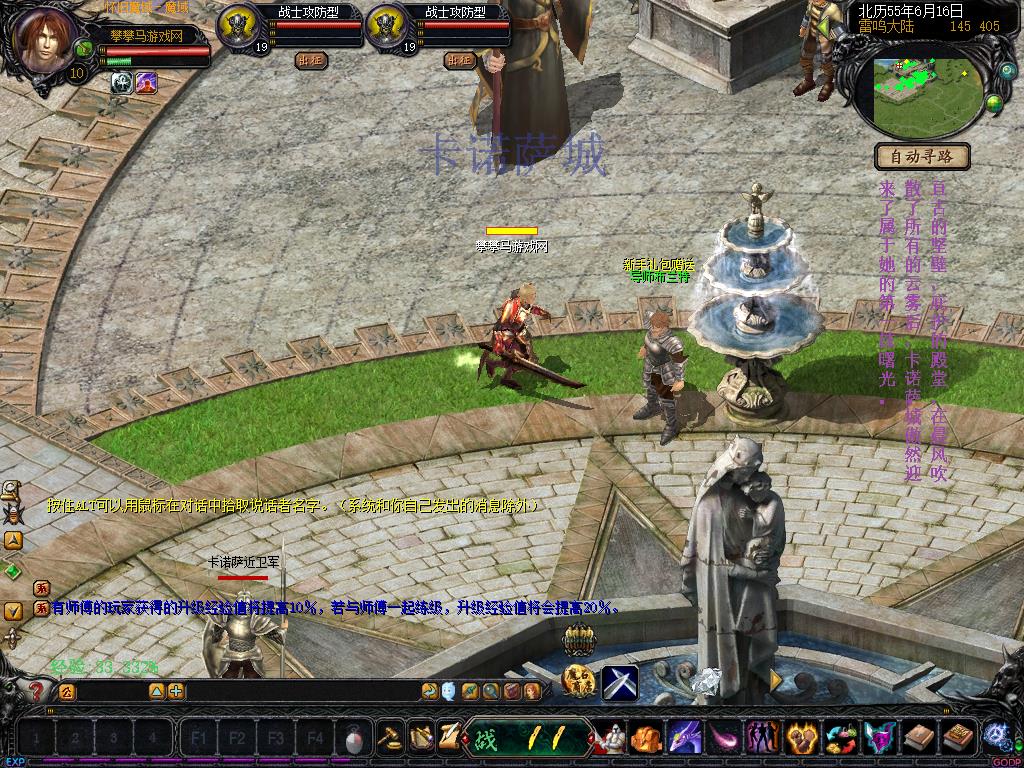Viewport: 1024px width, 768px height.
Task: Click the first pet's 出征 button
Action: pyautogui.click(x=310, y=60)
